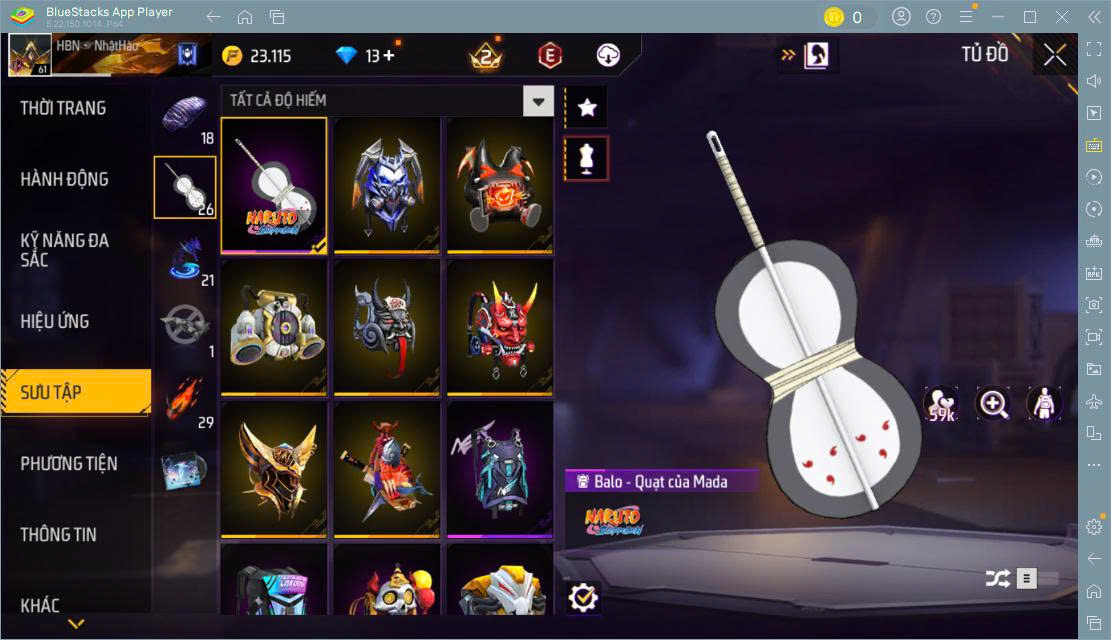
Task: Open the Thời Trang category
Action: coord(64,108)
